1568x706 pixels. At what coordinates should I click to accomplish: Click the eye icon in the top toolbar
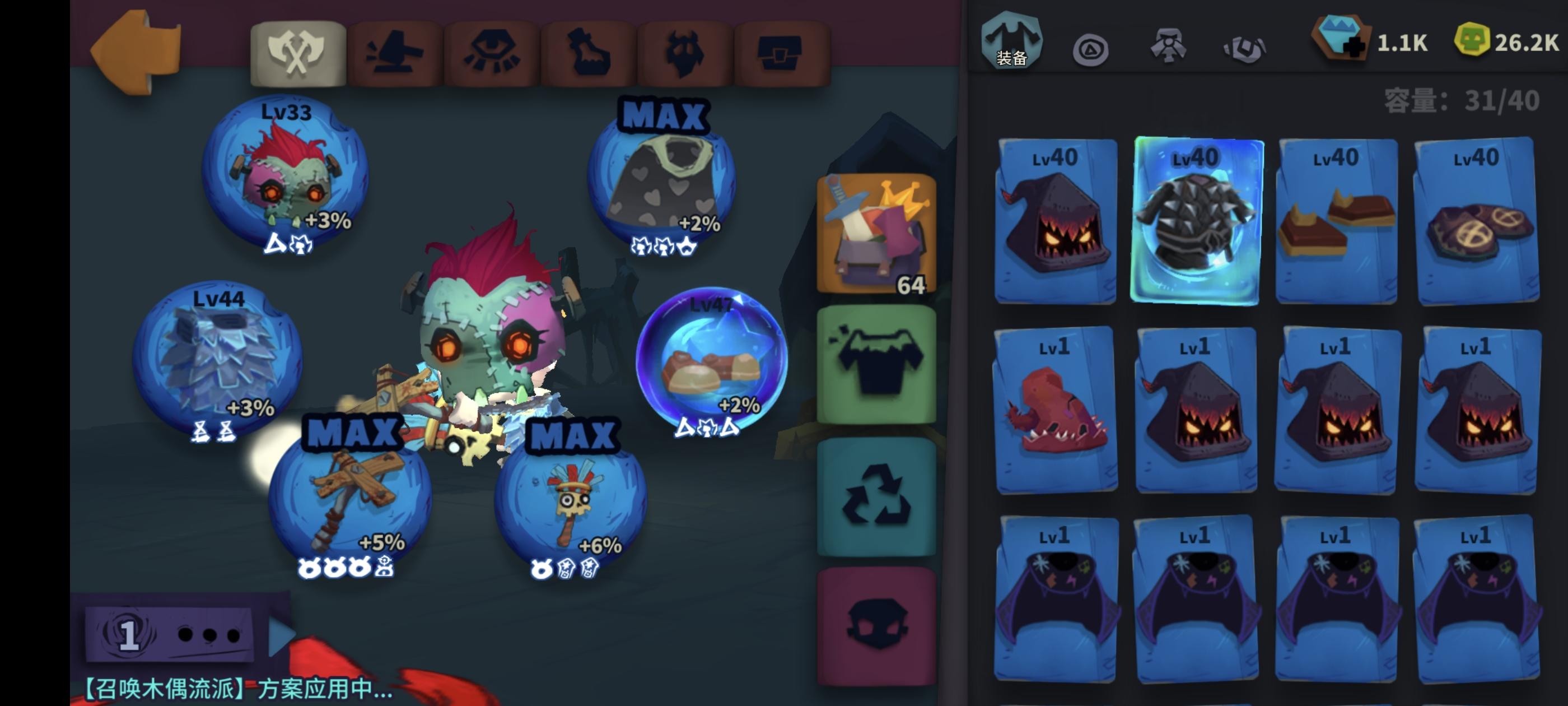[x=491, y=52]
